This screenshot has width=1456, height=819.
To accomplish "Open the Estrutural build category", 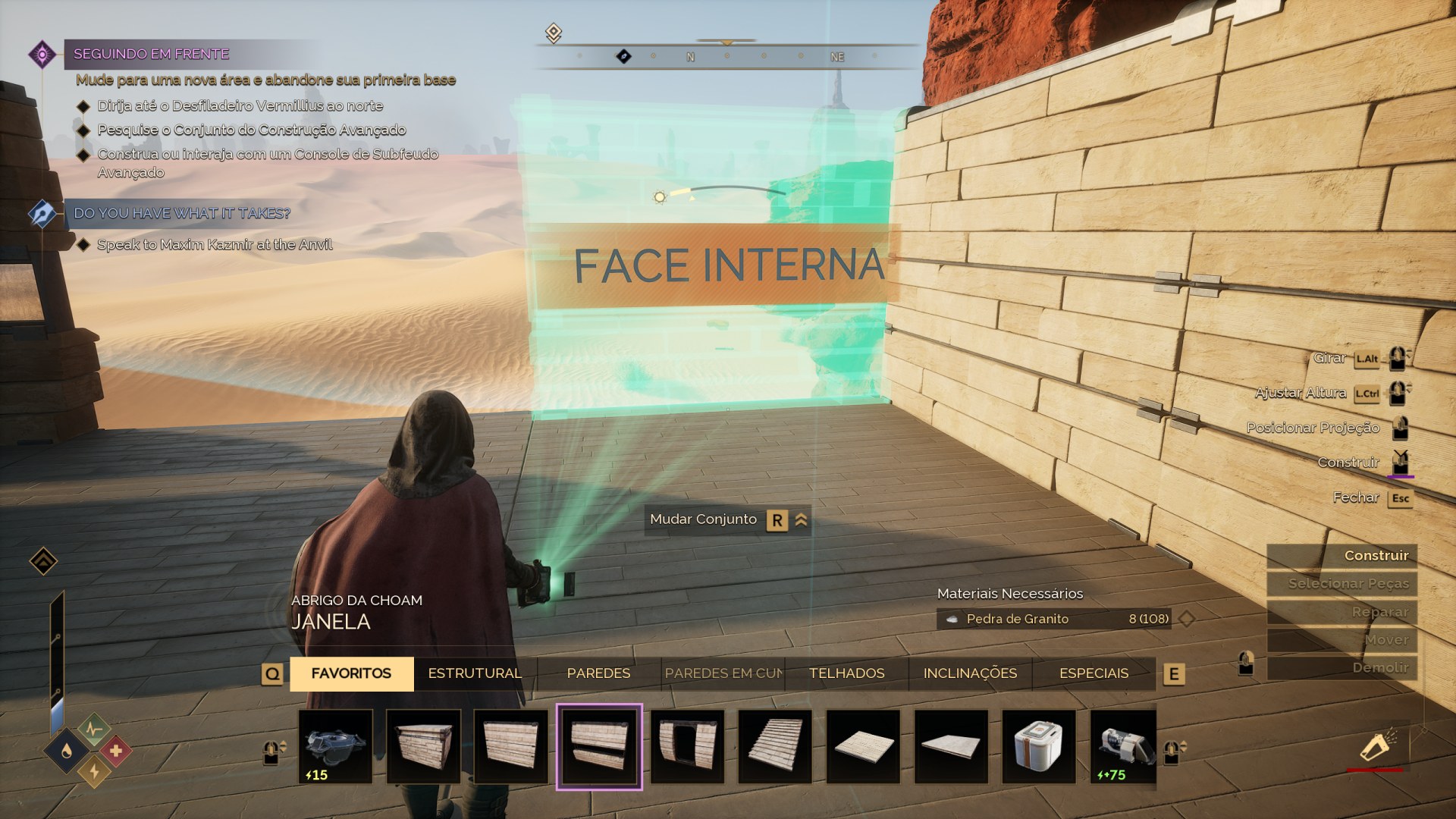I will click(475, 673).
